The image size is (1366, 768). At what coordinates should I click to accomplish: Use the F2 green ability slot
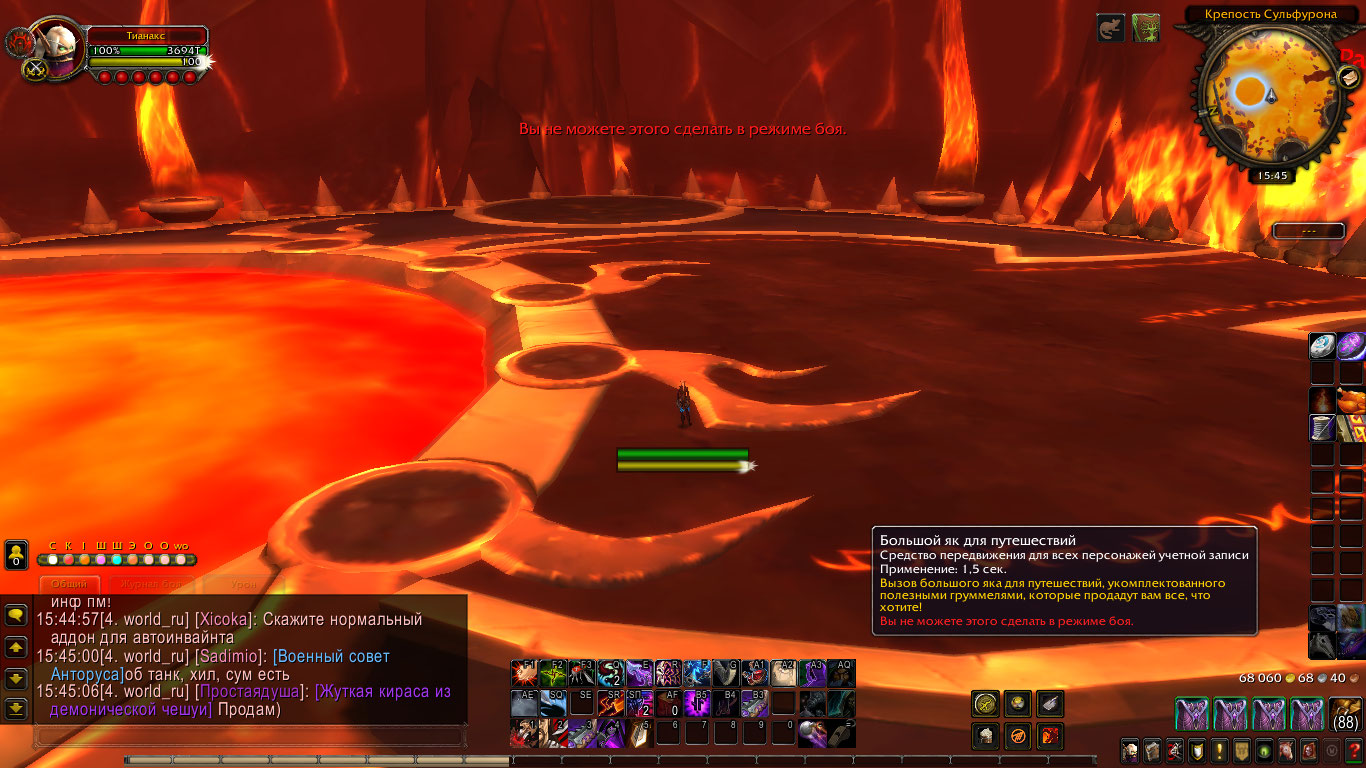[x=552, y=673]
